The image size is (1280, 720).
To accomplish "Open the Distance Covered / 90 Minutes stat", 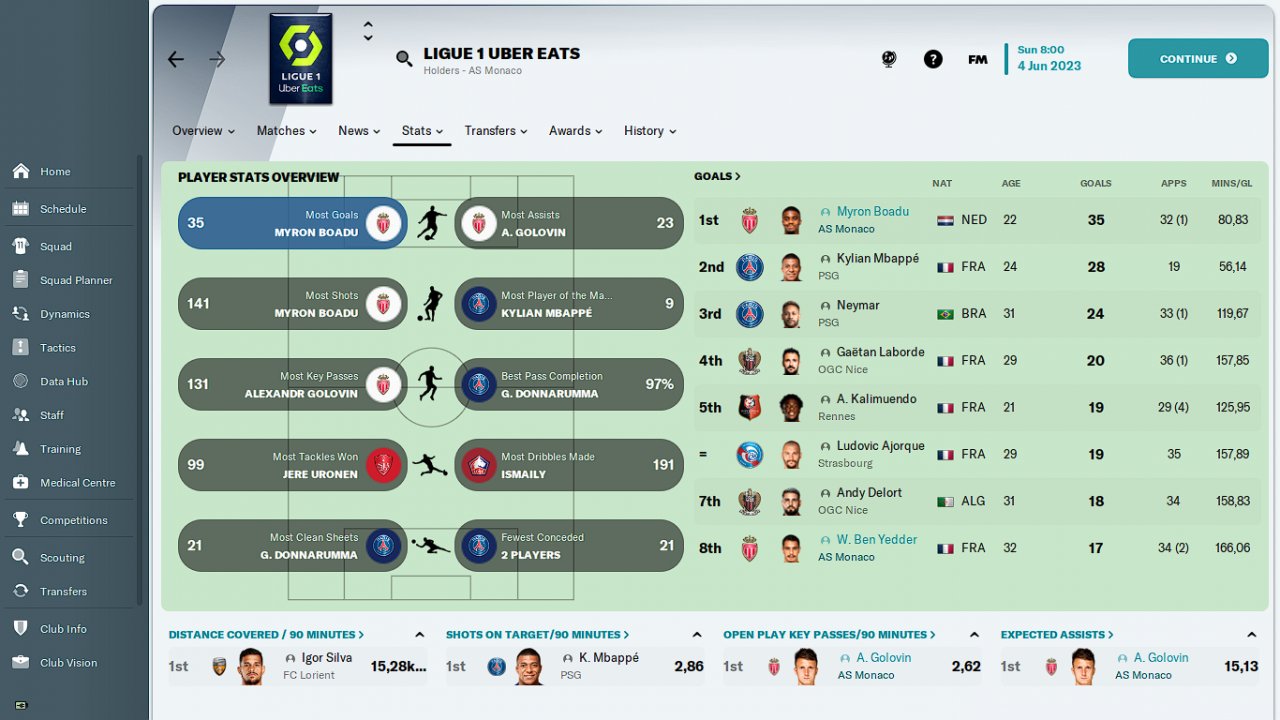I will tap(266, 634).
